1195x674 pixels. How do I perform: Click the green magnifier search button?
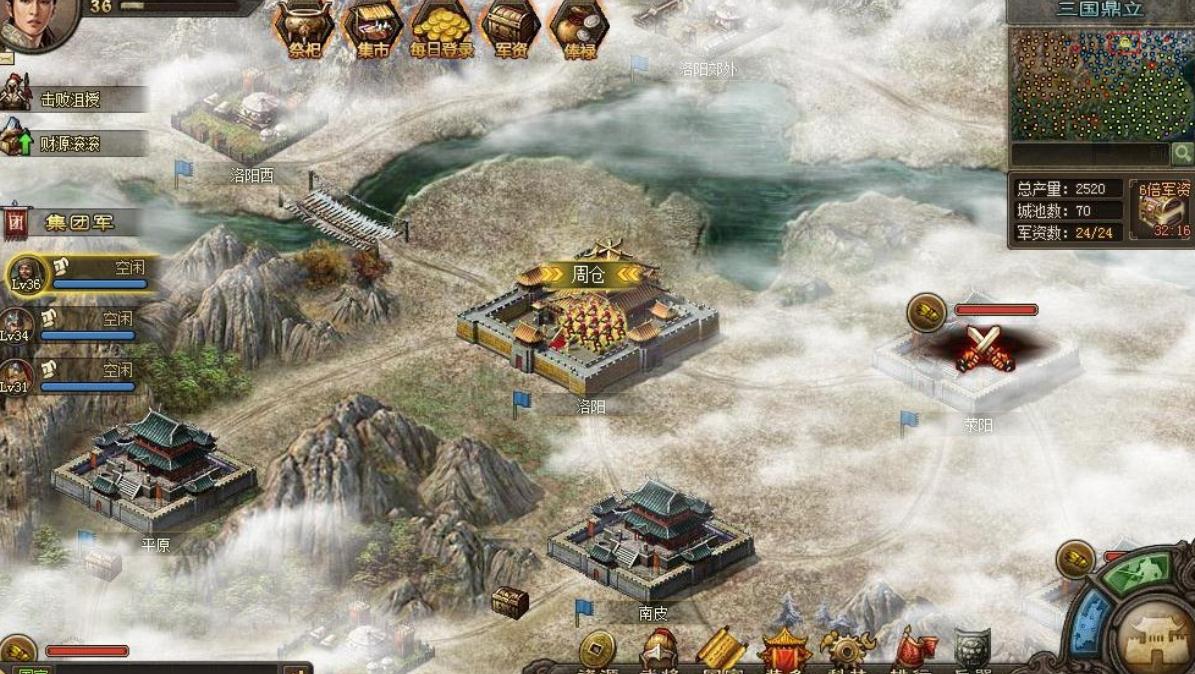tap(1182, 153)
